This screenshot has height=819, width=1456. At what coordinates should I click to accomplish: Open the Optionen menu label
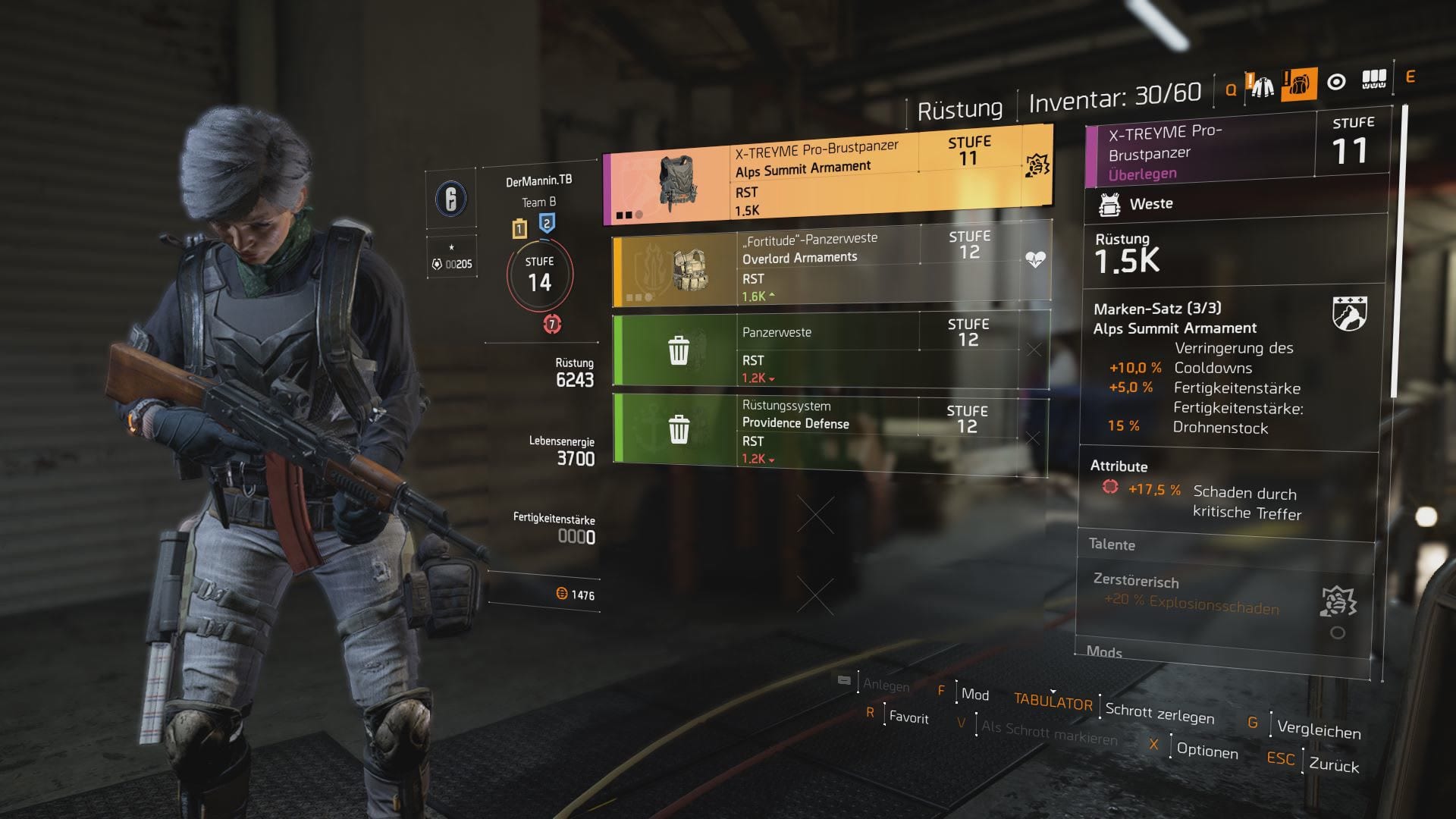1207,751
